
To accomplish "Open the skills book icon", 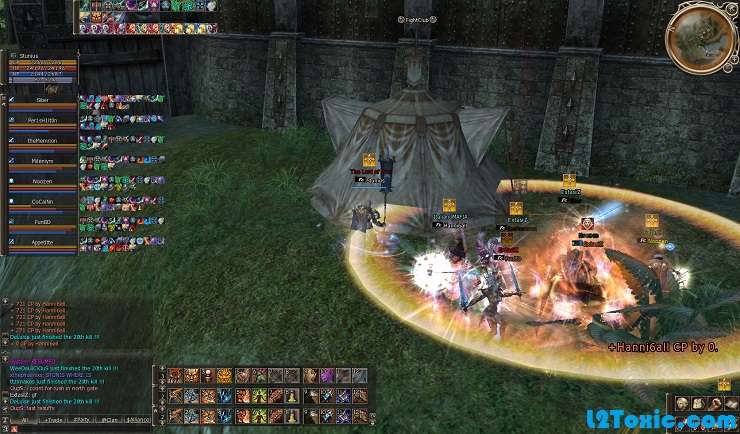I will (x=730, y=403).
